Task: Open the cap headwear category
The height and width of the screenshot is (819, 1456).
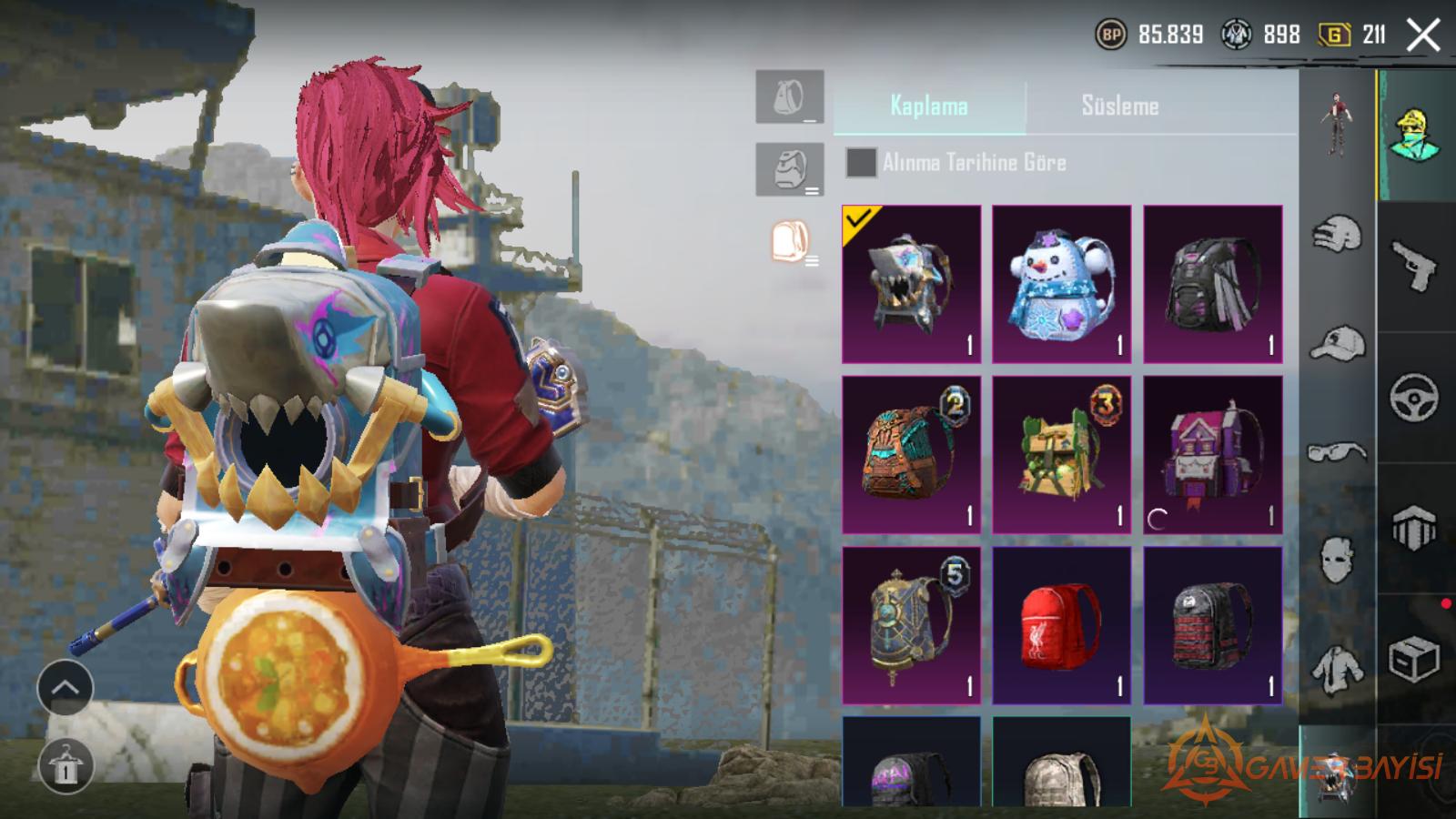Action: (x=1337, y=343)
